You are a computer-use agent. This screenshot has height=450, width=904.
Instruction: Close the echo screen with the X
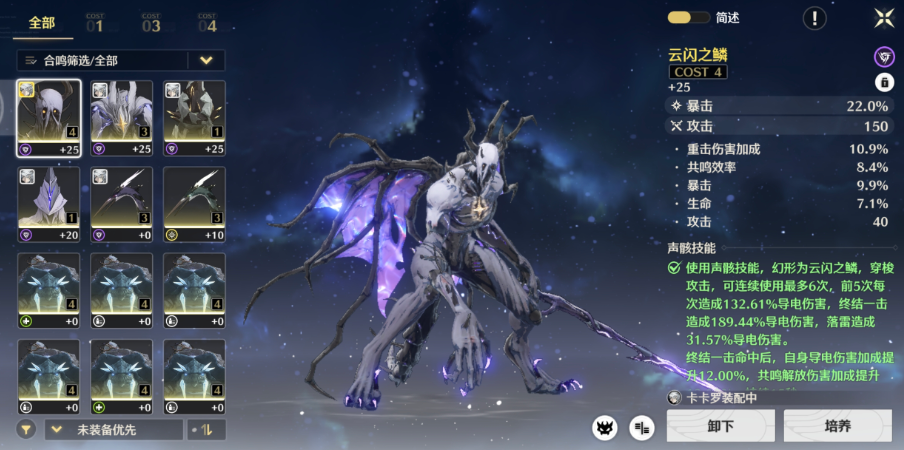(x=883, y=17)
